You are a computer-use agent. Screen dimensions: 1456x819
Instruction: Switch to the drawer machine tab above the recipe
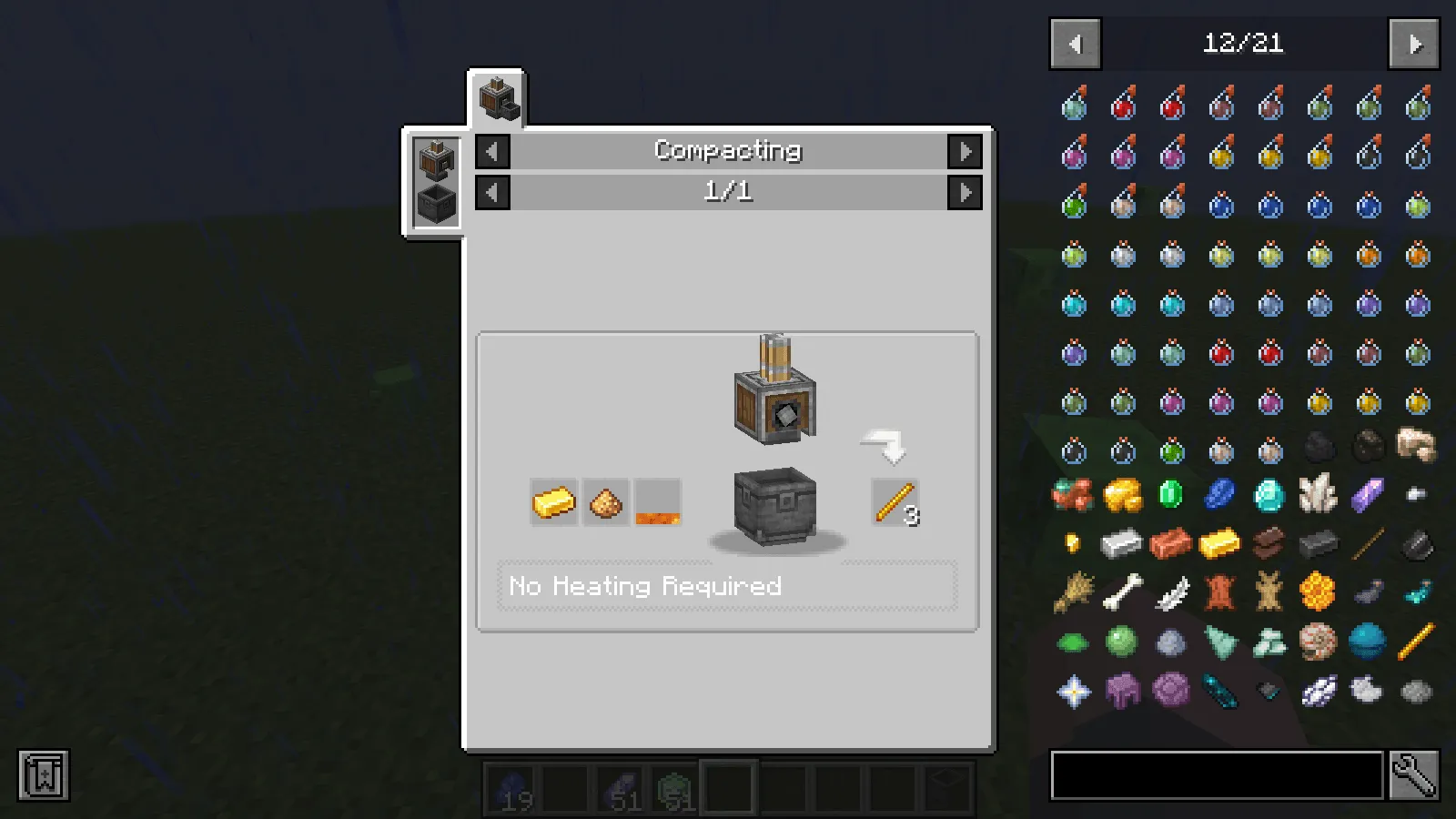click(x=496, y=96)
